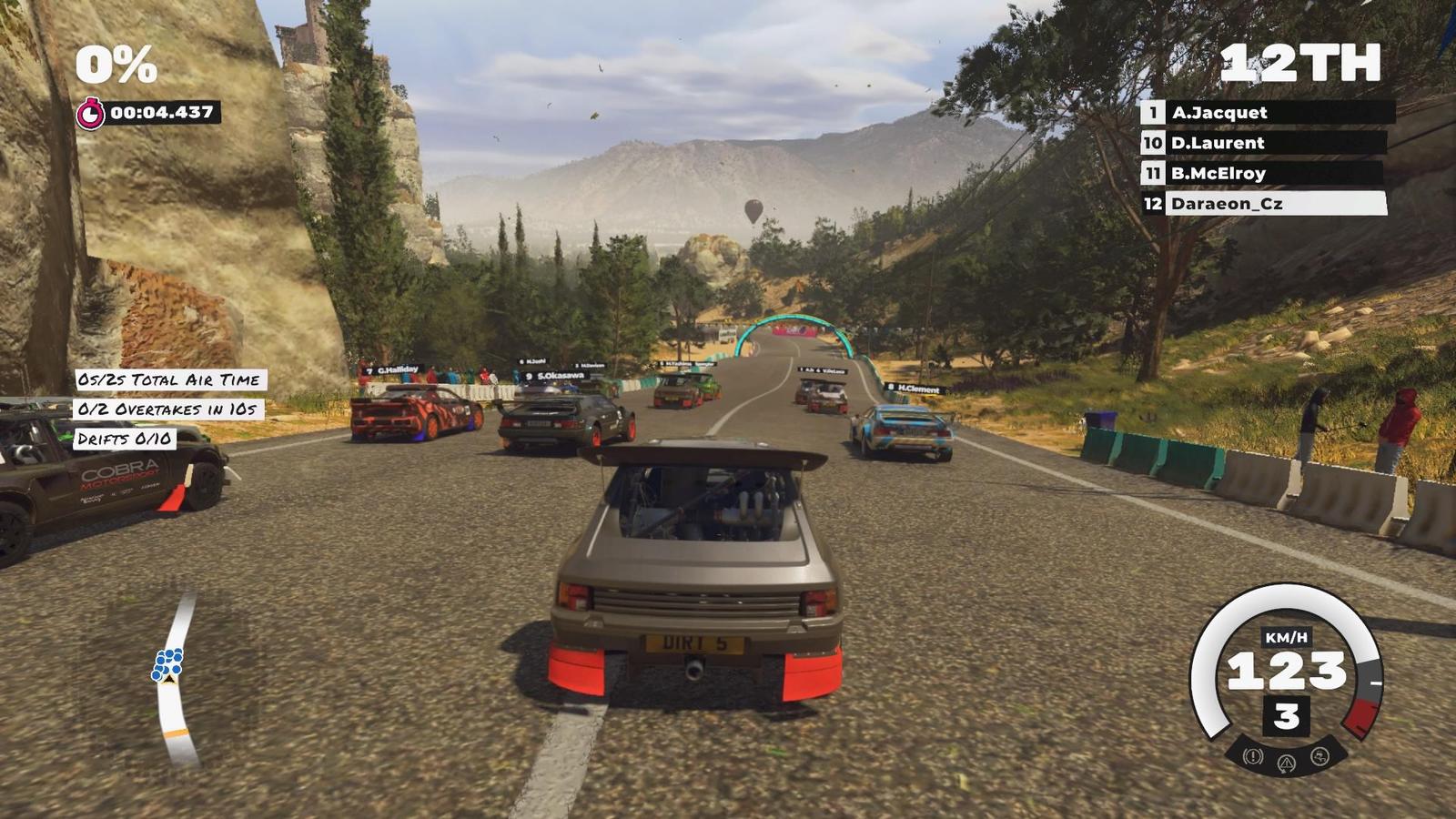Highlight the Daraeon_Cz player row
The image size is (1456, 819).
click(1263, 204)
